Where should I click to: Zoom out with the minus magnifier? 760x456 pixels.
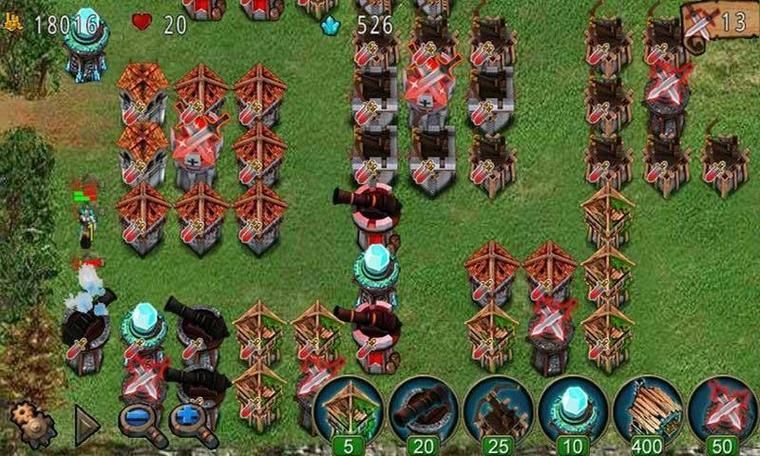[140, 424]
